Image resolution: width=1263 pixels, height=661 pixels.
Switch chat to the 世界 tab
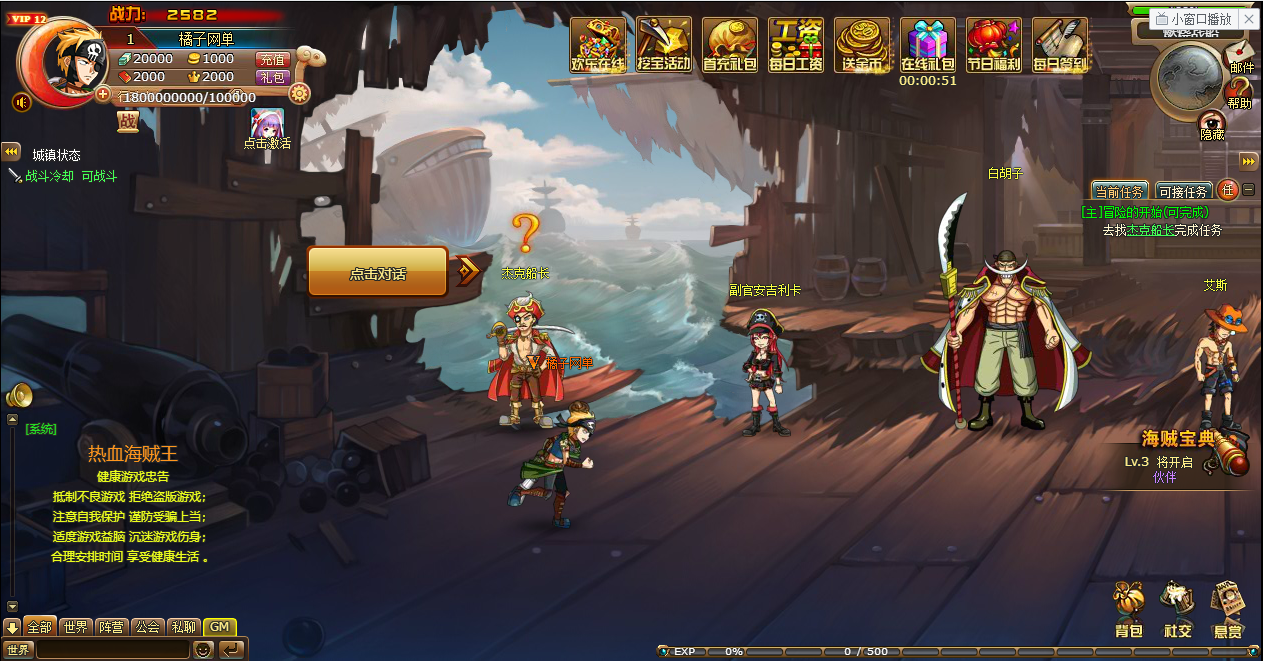[75, 627]
